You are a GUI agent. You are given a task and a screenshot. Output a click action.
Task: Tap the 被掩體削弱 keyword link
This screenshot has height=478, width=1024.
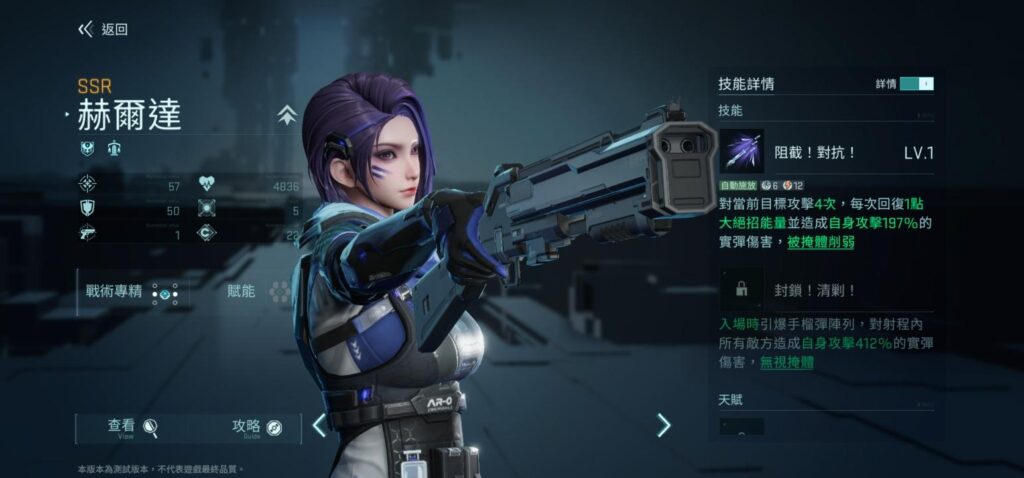click(820, 242)
